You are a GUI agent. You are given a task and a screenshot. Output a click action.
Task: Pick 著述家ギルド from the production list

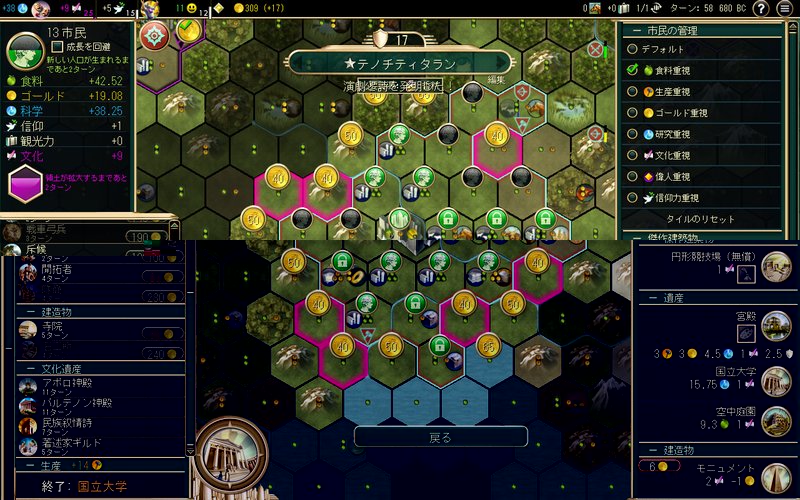tap(72, 443)
